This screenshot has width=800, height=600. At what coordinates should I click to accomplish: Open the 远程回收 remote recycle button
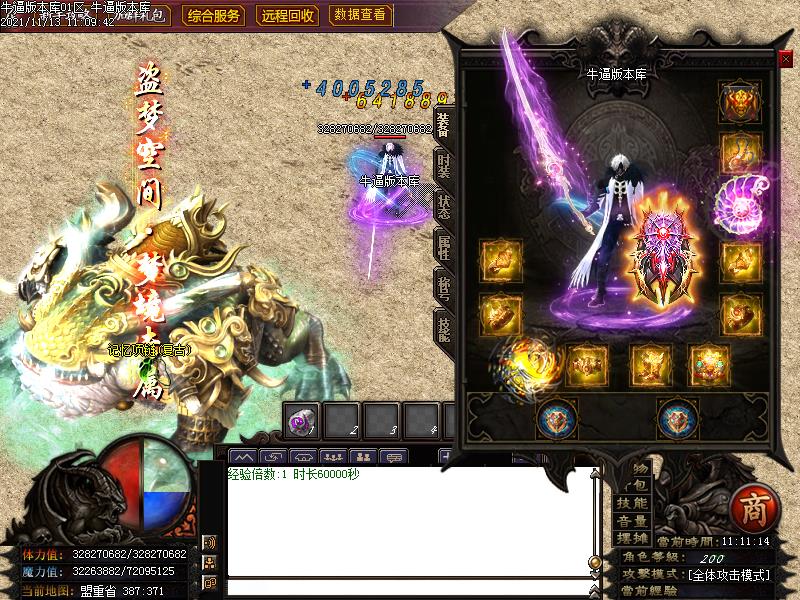288,15
